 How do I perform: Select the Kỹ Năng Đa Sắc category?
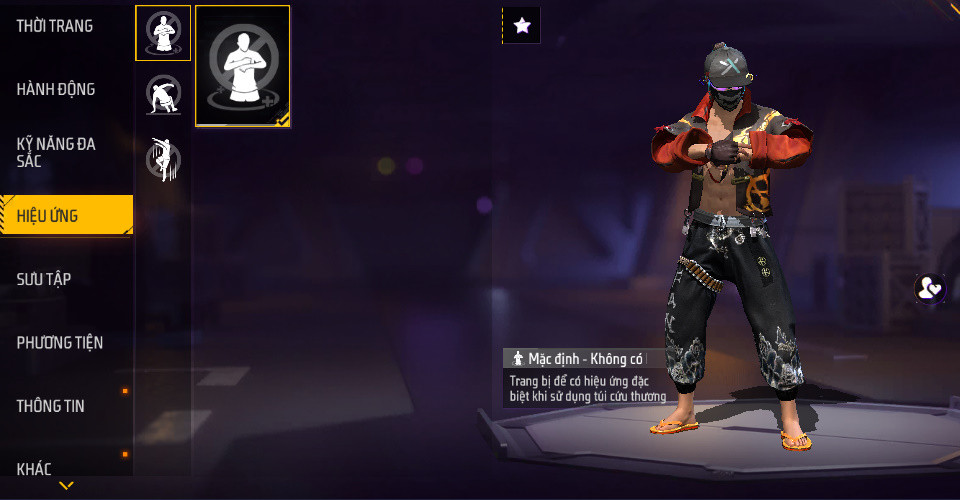pos(56,152)
